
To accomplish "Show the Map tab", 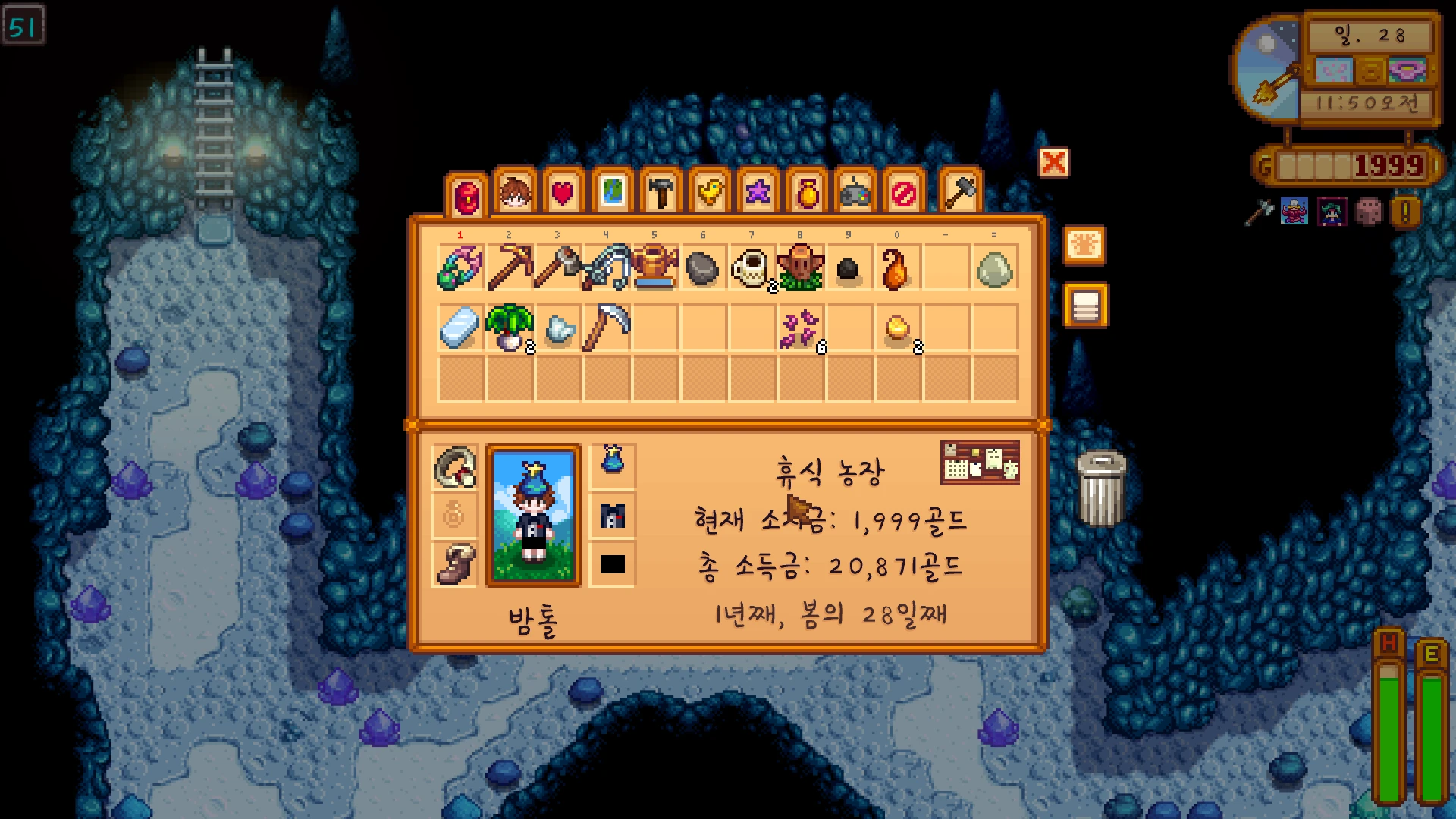I will click(x=612, y=192).
